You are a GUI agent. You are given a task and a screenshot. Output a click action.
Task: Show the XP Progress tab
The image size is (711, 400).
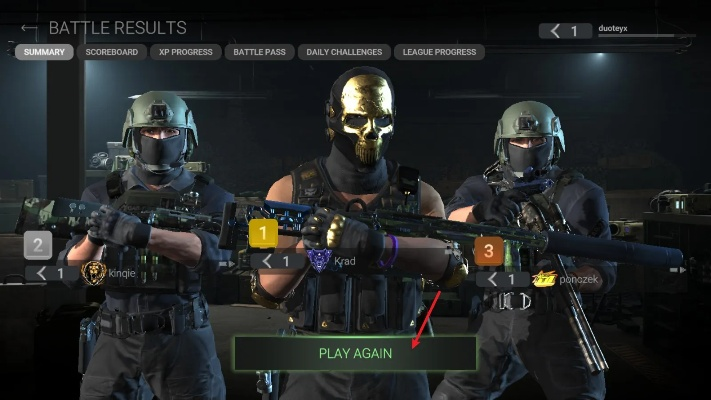coord(186,52)
